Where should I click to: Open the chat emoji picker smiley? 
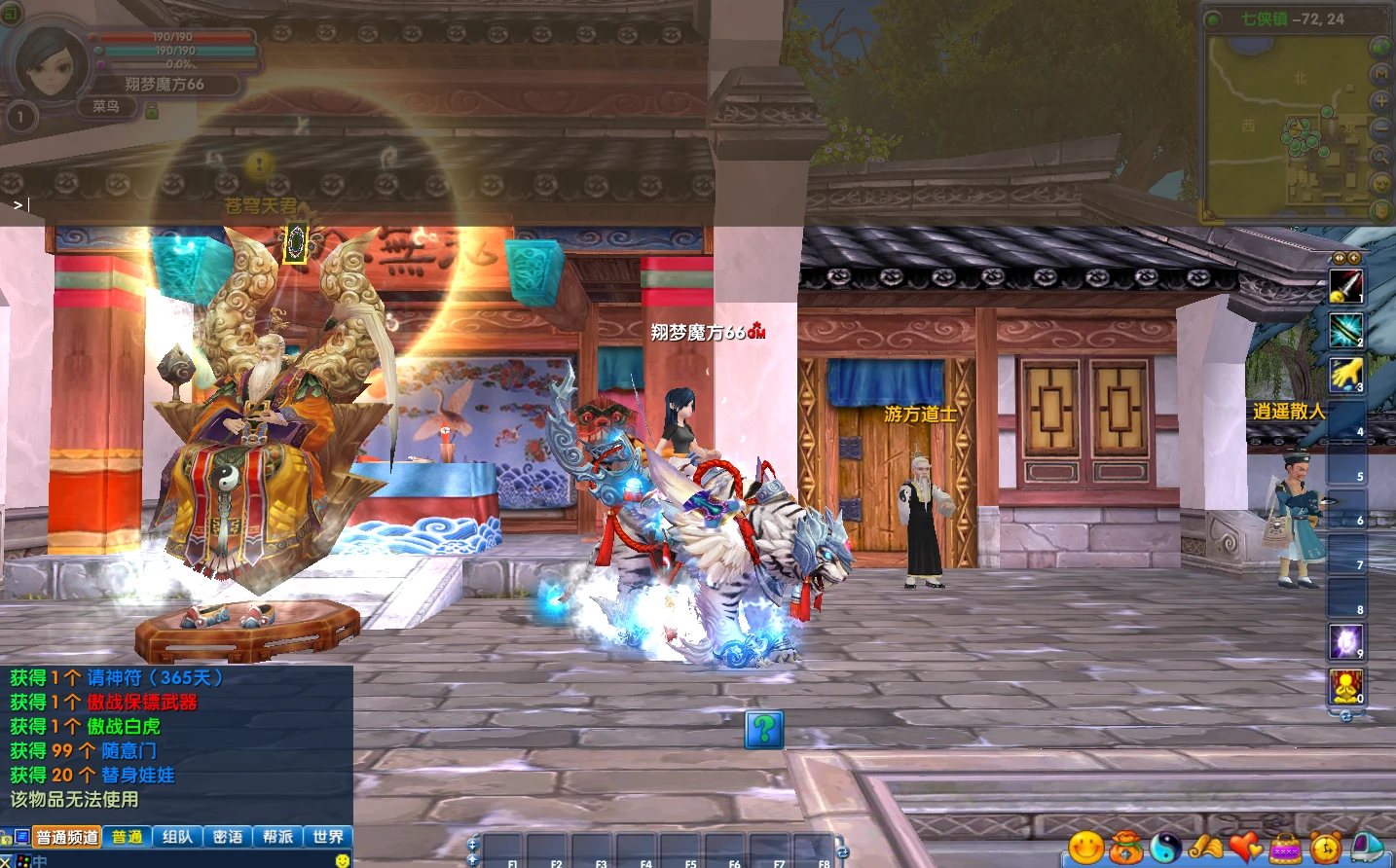[342, 860]
